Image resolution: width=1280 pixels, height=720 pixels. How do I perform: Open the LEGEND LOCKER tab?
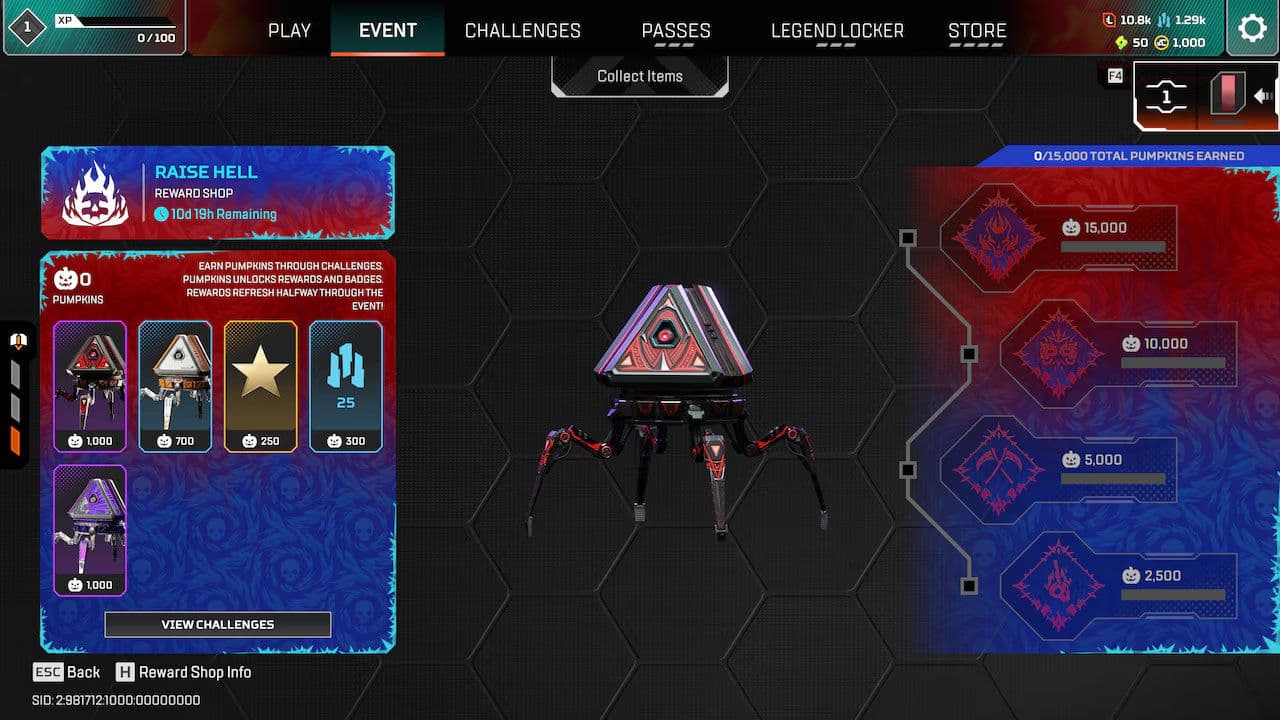tap(836, 31)
